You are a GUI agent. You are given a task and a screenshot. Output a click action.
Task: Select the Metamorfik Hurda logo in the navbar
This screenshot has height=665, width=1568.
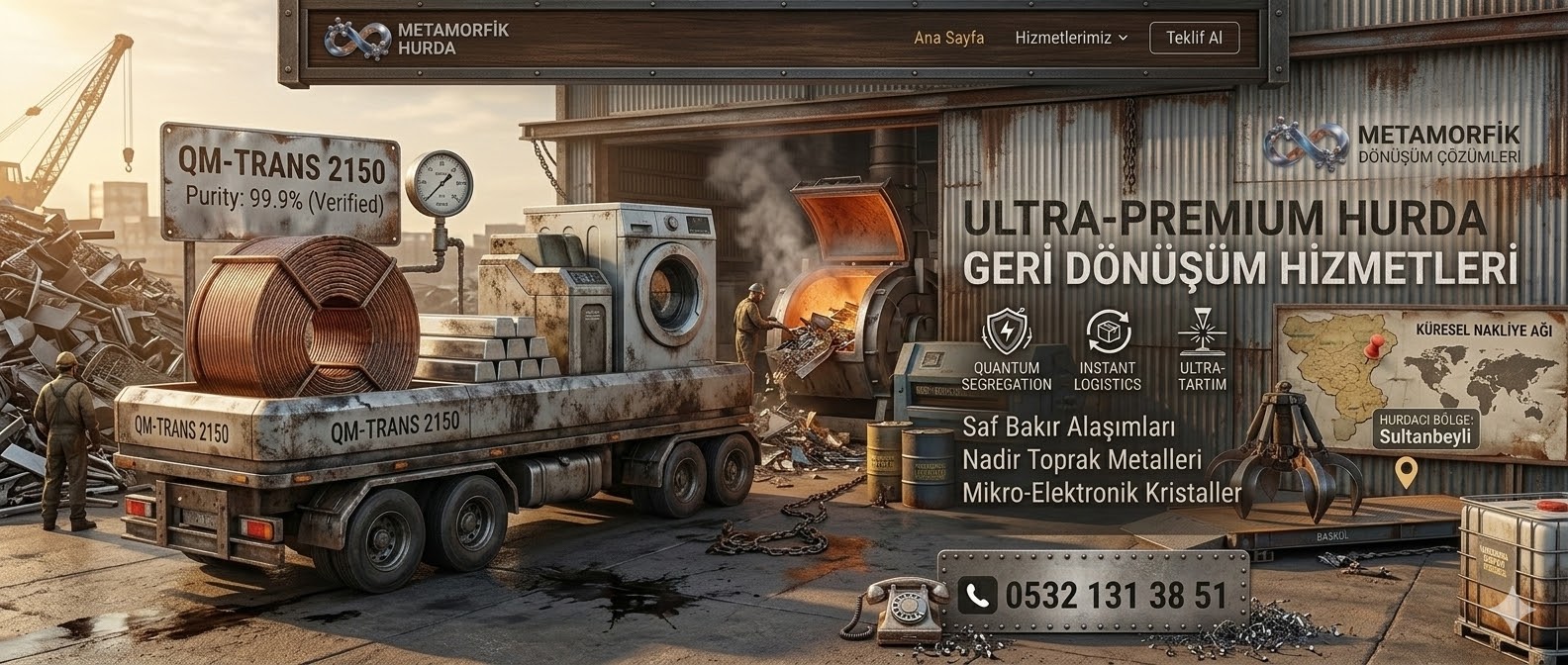coord(417,39)
